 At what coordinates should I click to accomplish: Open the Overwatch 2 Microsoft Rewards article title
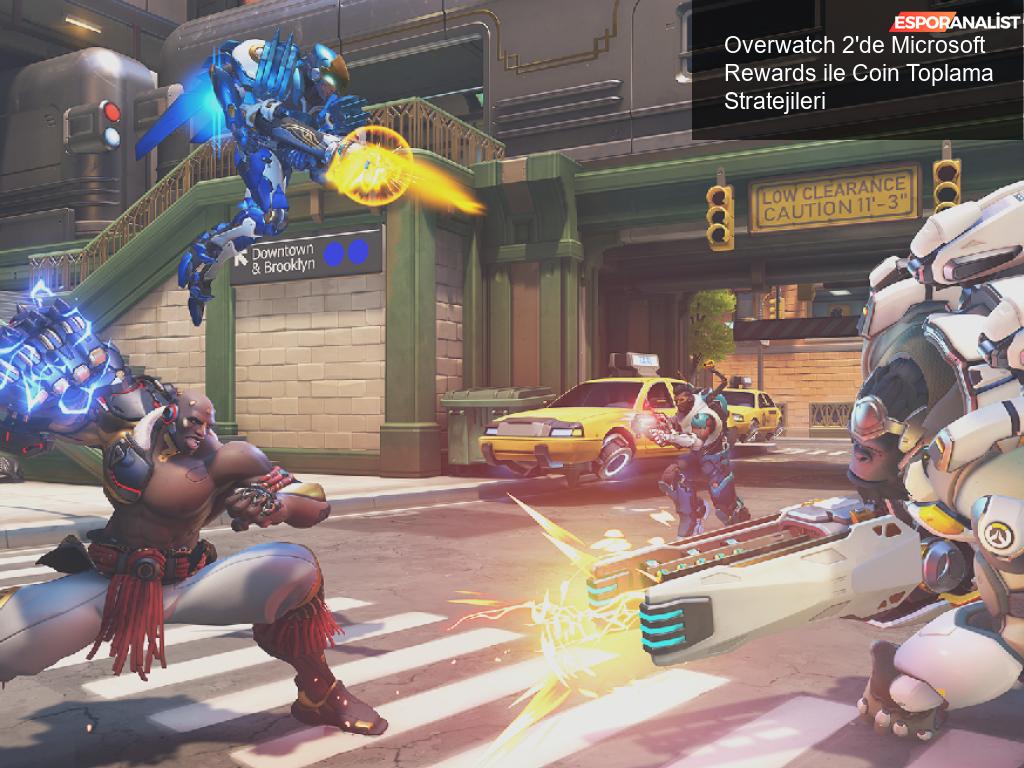point(855,73)
